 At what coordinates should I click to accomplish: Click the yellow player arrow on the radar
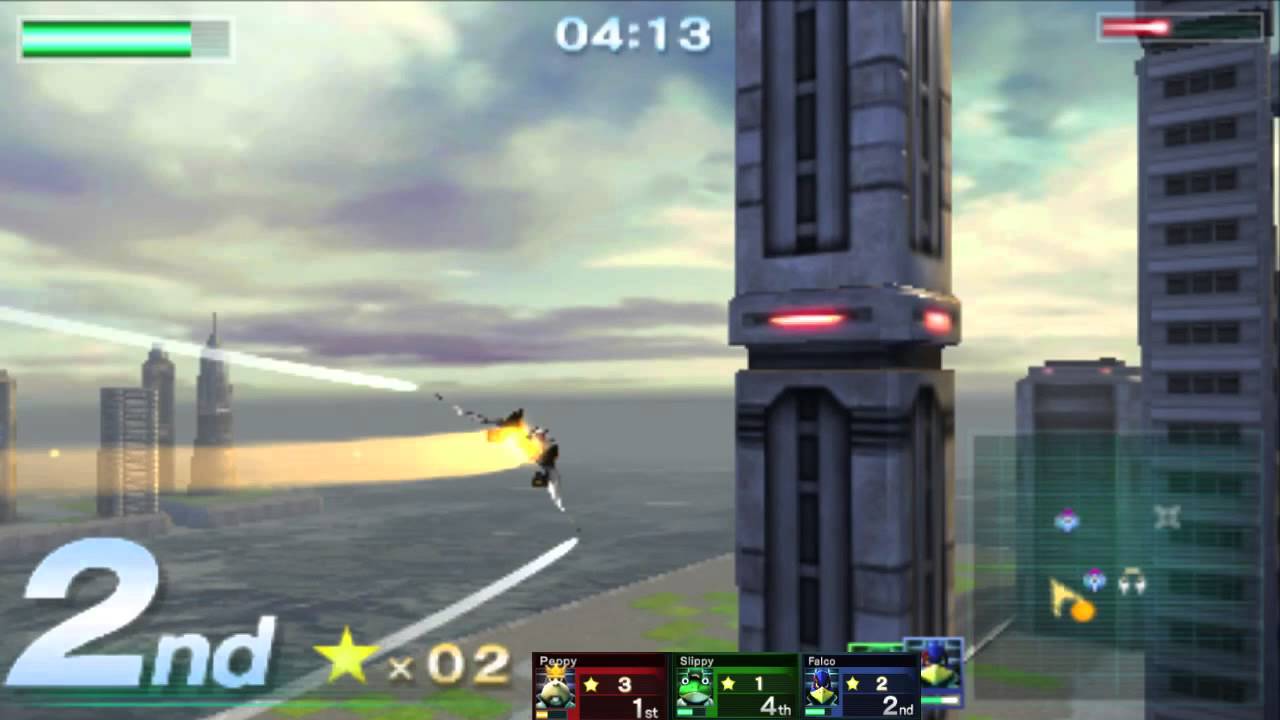click(x=1060, y=593)
